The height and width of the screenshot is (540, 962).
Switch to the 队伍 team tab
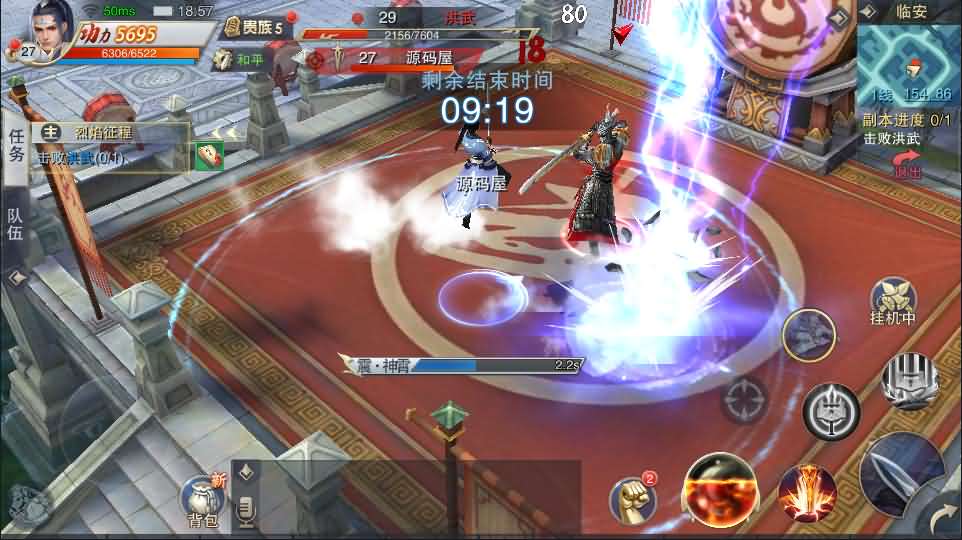[15, 225]
